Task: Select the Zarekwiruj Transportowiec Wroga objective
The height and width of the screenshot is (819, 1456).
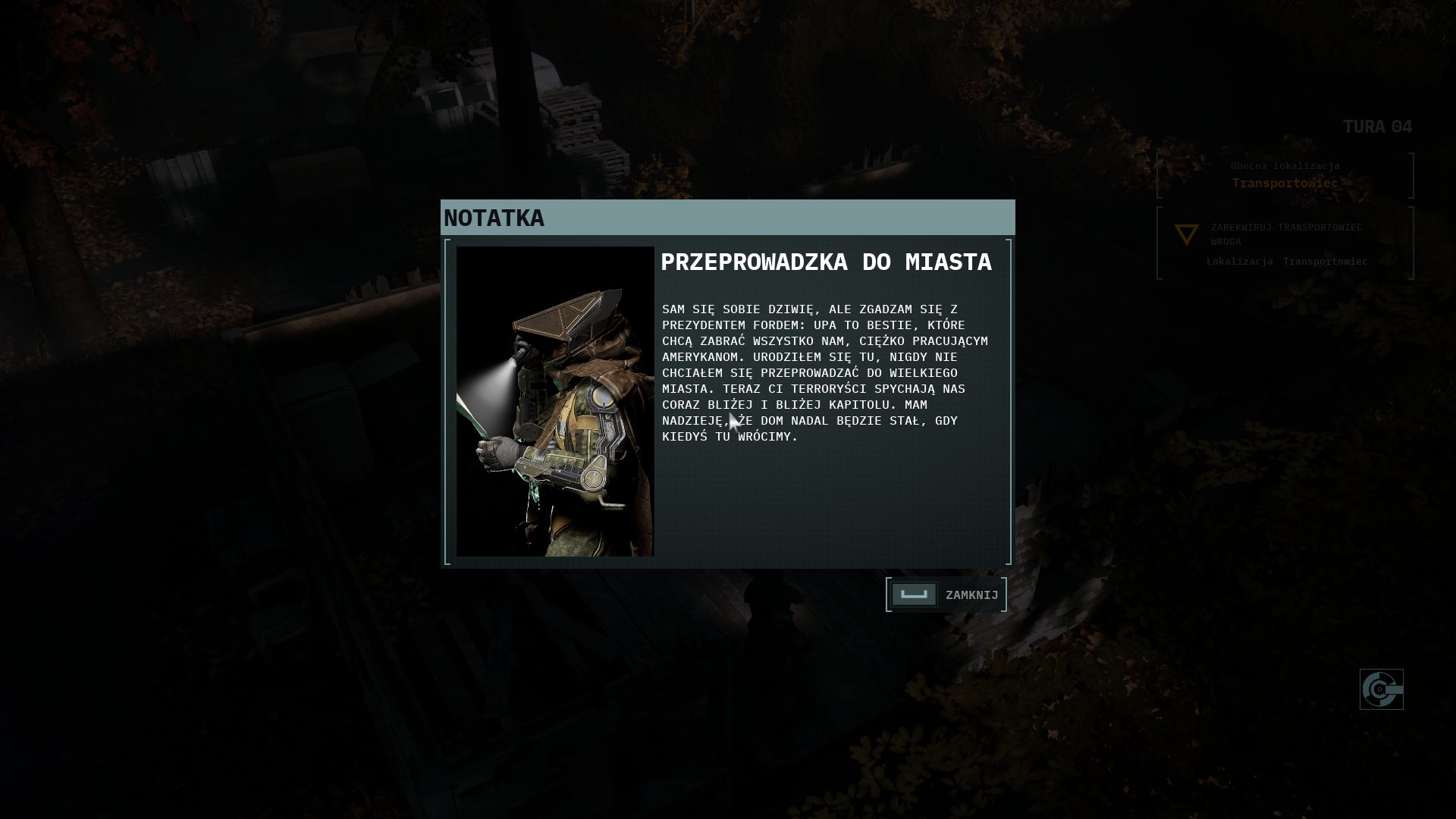Action: coord(1286,234)
